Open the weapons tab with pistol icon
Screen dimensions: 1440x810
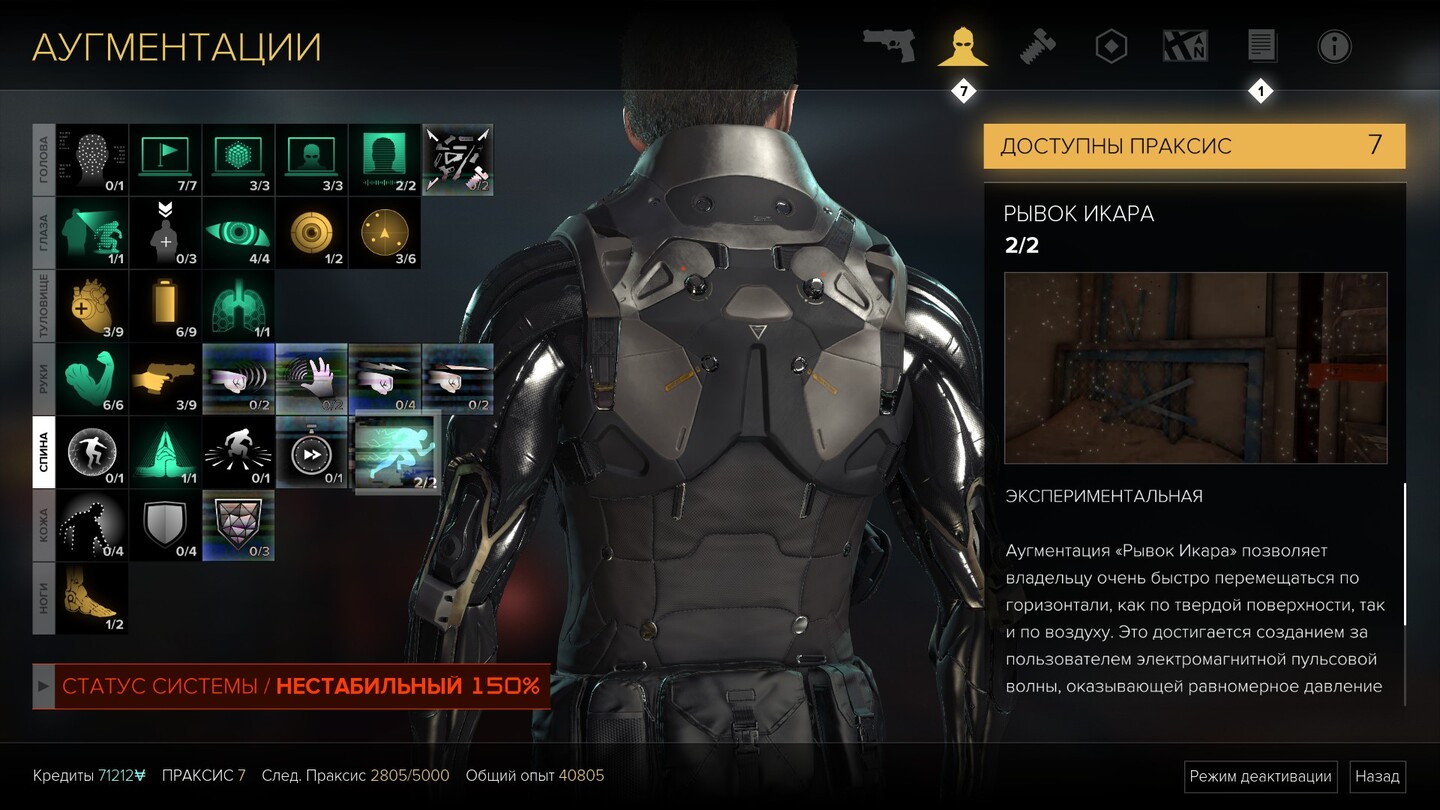pos(889,46)
